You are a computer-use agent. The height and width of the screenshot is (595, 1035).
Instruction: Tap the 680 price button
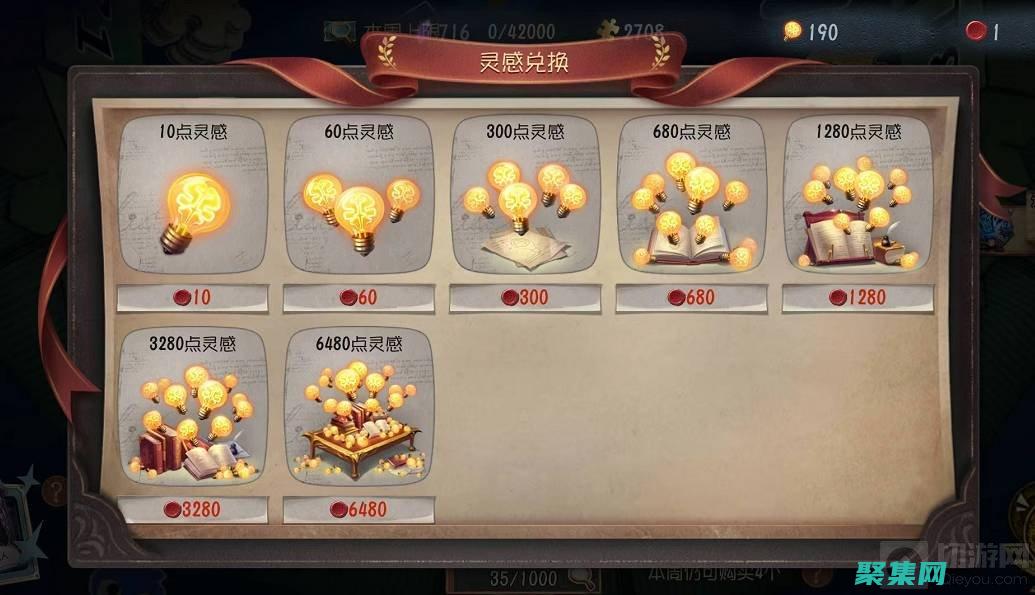(691, 298)
